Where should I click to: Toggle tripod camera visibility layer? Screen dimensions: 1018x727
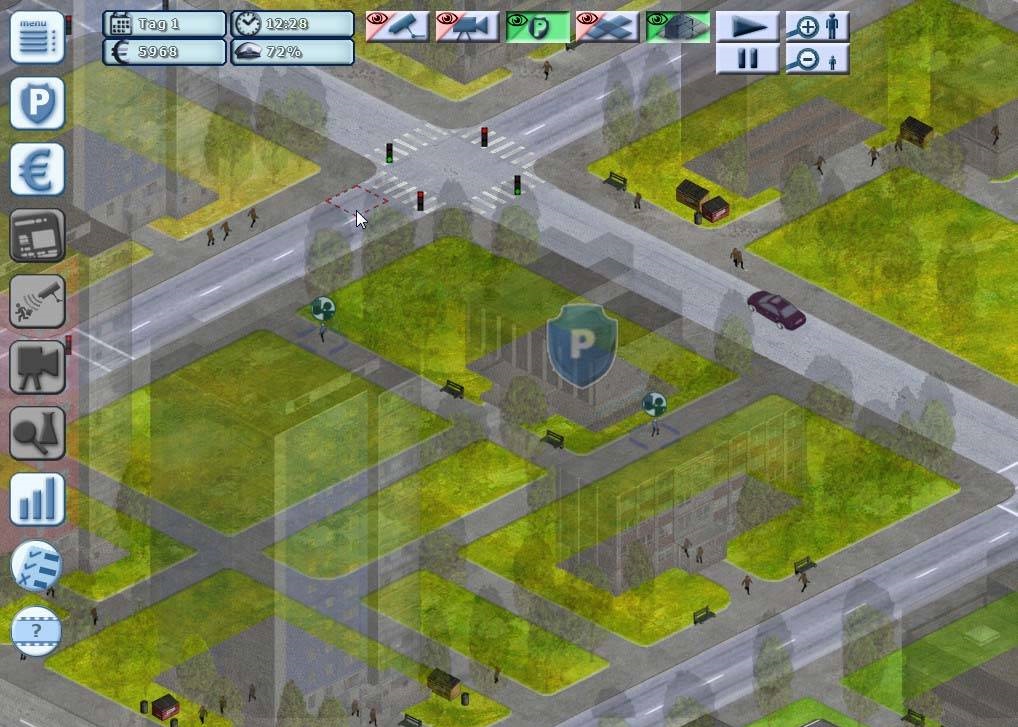pos(467,26)
